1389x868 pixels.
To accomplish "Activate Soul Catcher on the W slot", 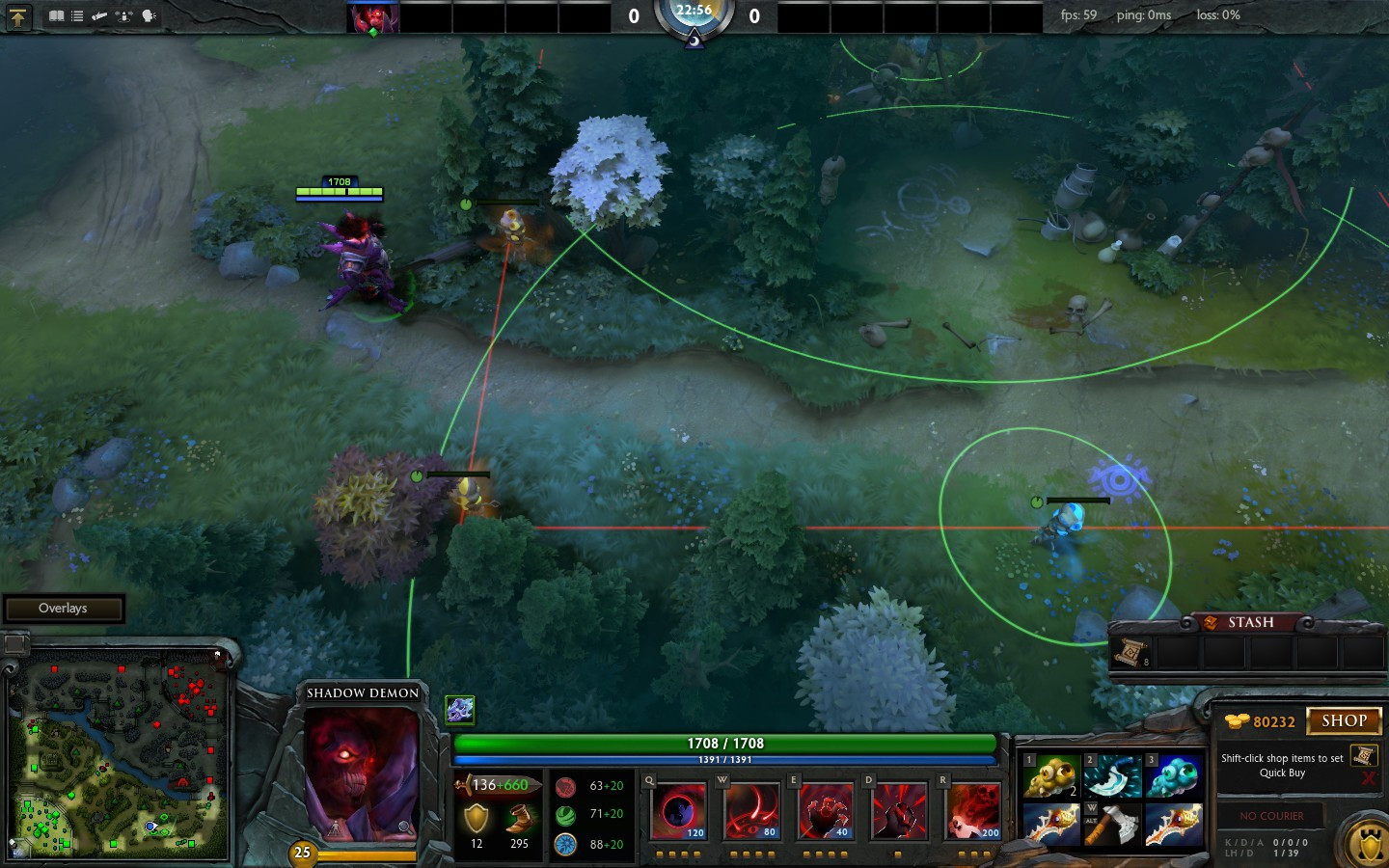I will pos(751,810).
